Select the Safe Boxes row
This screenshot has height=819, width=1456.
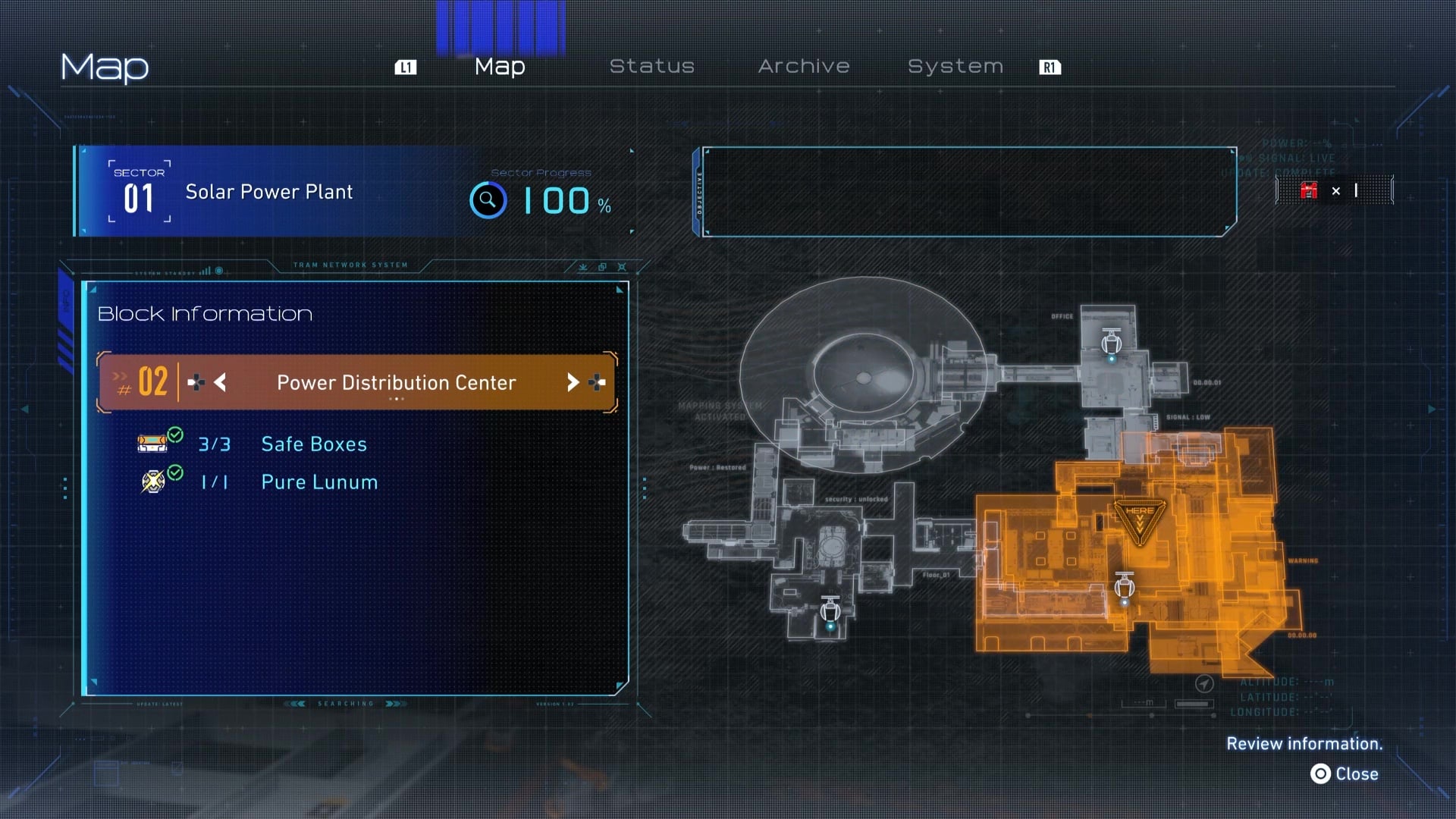pyautogui.click(x=313, y=444)
